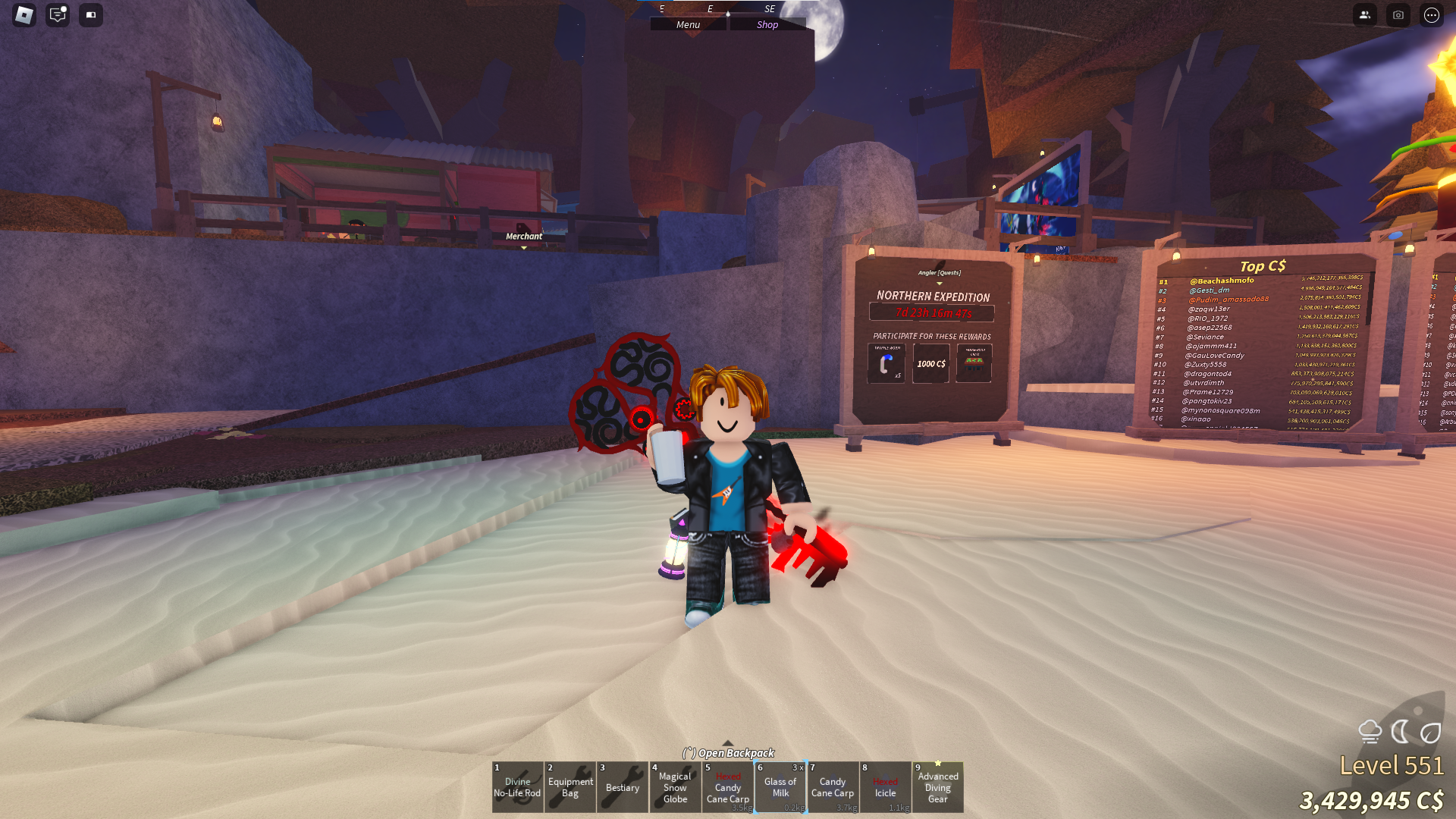Screen dimensions: 1456x819
Task: Choose the Magical Snow Globe slot
Action: click(675, 787)
